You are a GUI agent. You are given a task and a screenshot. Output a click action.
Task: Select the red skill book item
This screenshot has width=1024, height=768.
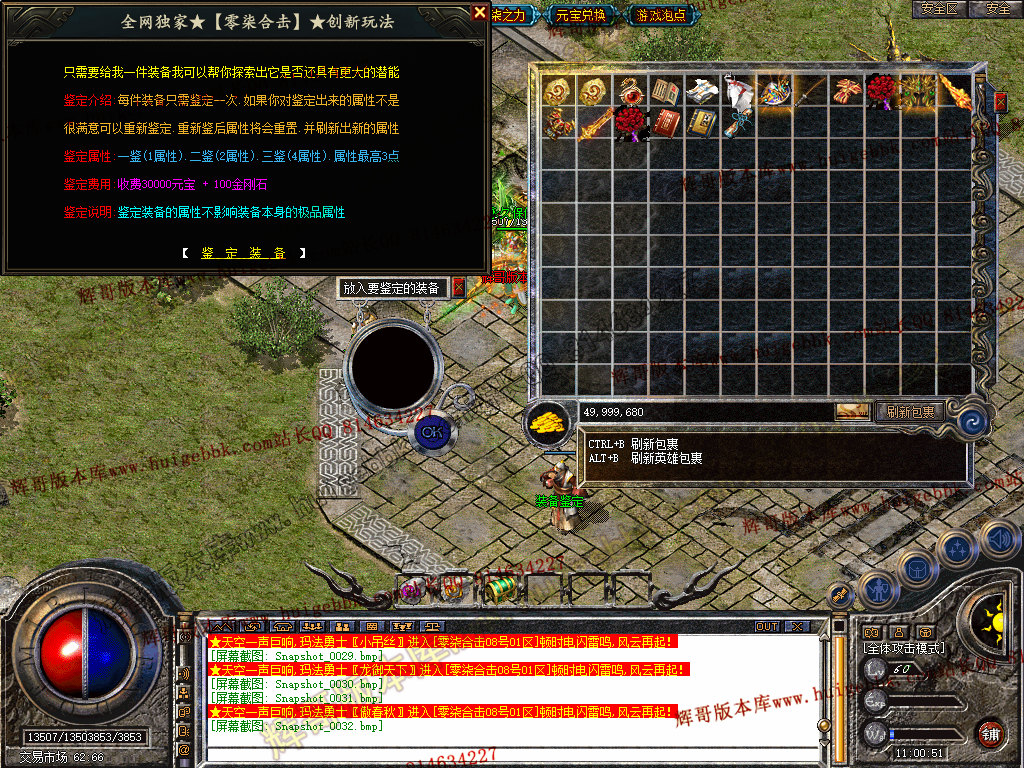665,124
